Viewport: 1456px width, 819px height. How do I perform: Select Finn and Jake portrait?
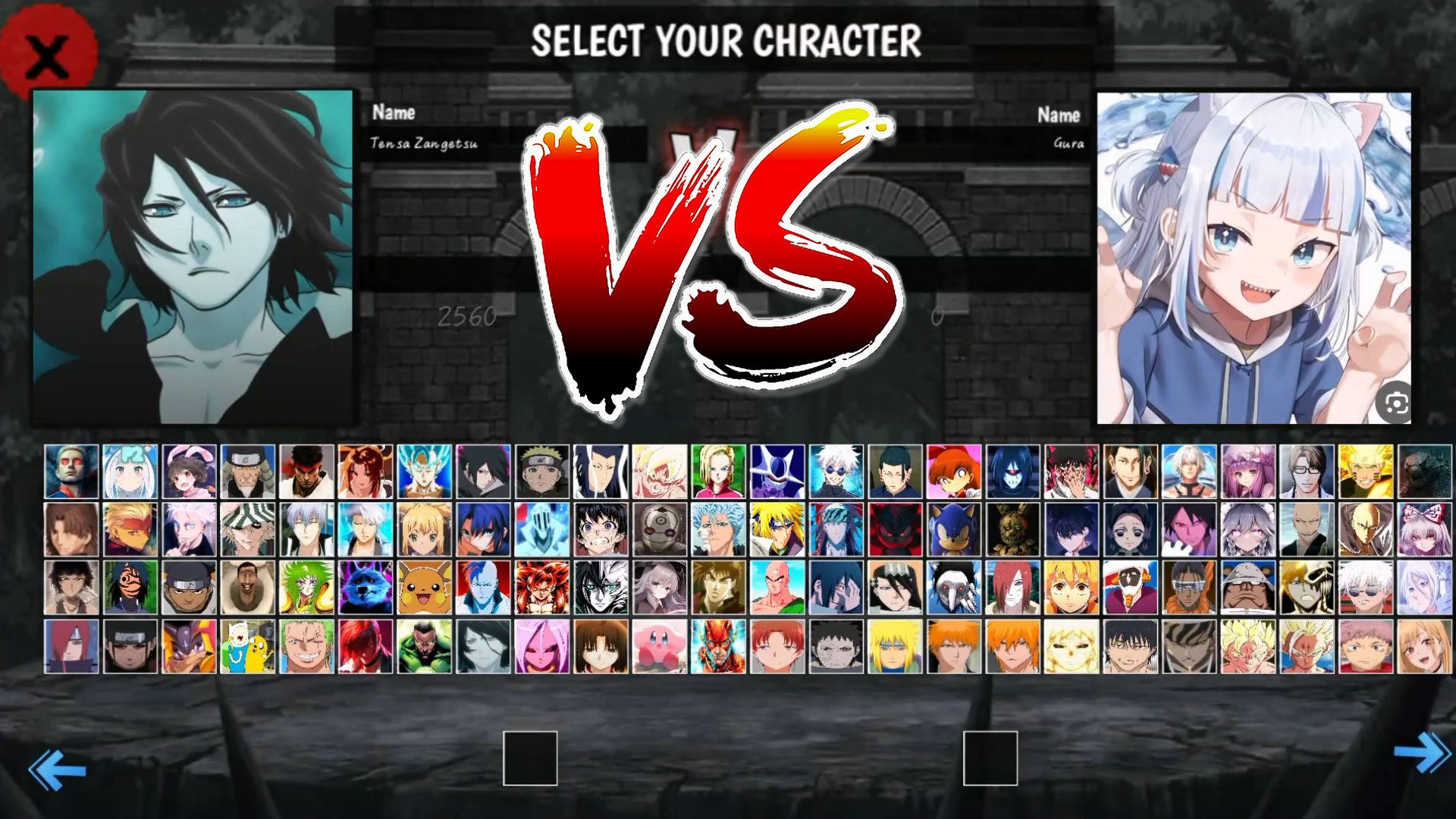click(248, 647)
